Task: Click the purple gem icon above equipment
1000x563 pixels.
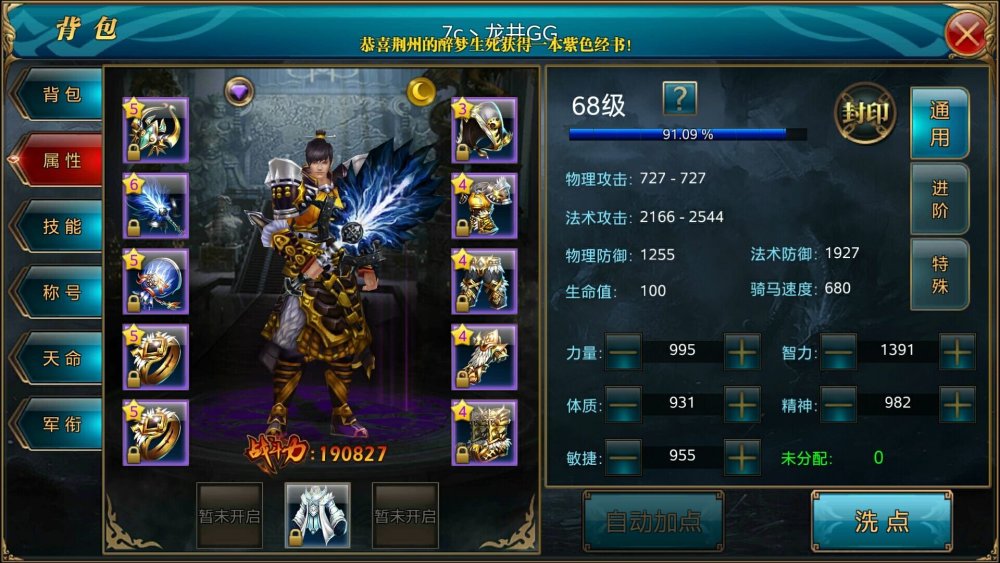Action: (x=239, y=91)
